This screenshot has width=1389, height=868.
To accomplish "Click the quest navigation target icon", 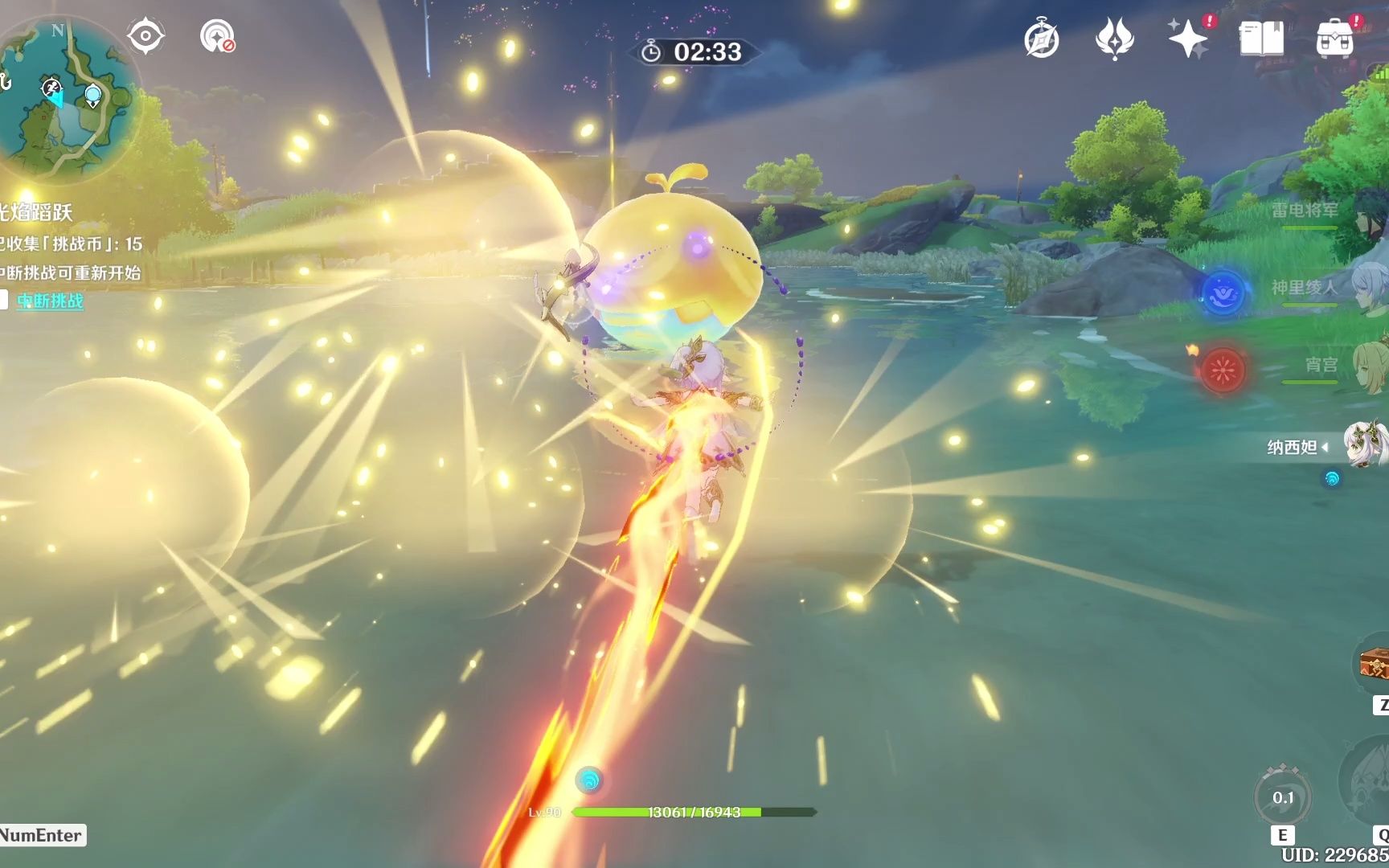I will pyautogui.click(x=145, y=36).
